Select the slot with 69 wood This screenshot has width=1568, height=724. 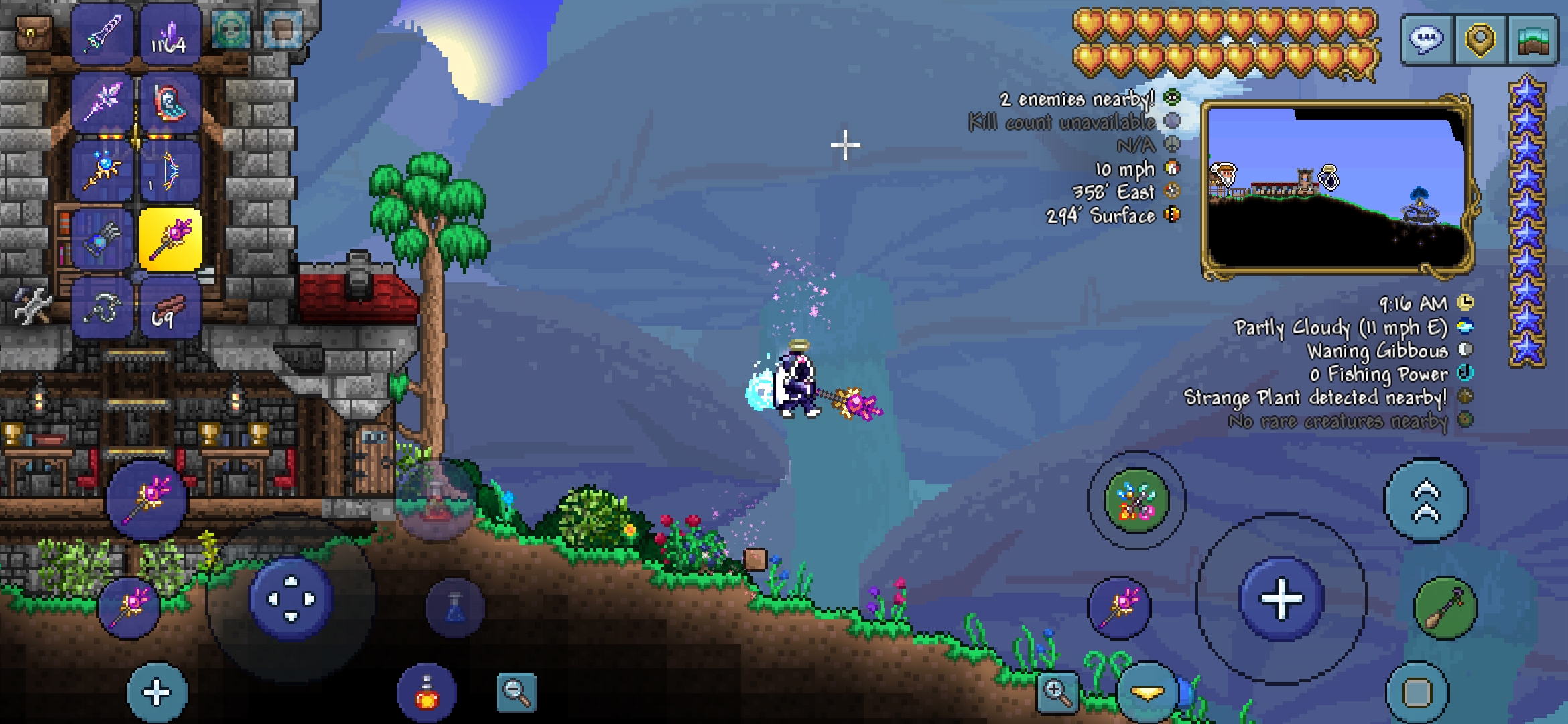coord(169,308)
